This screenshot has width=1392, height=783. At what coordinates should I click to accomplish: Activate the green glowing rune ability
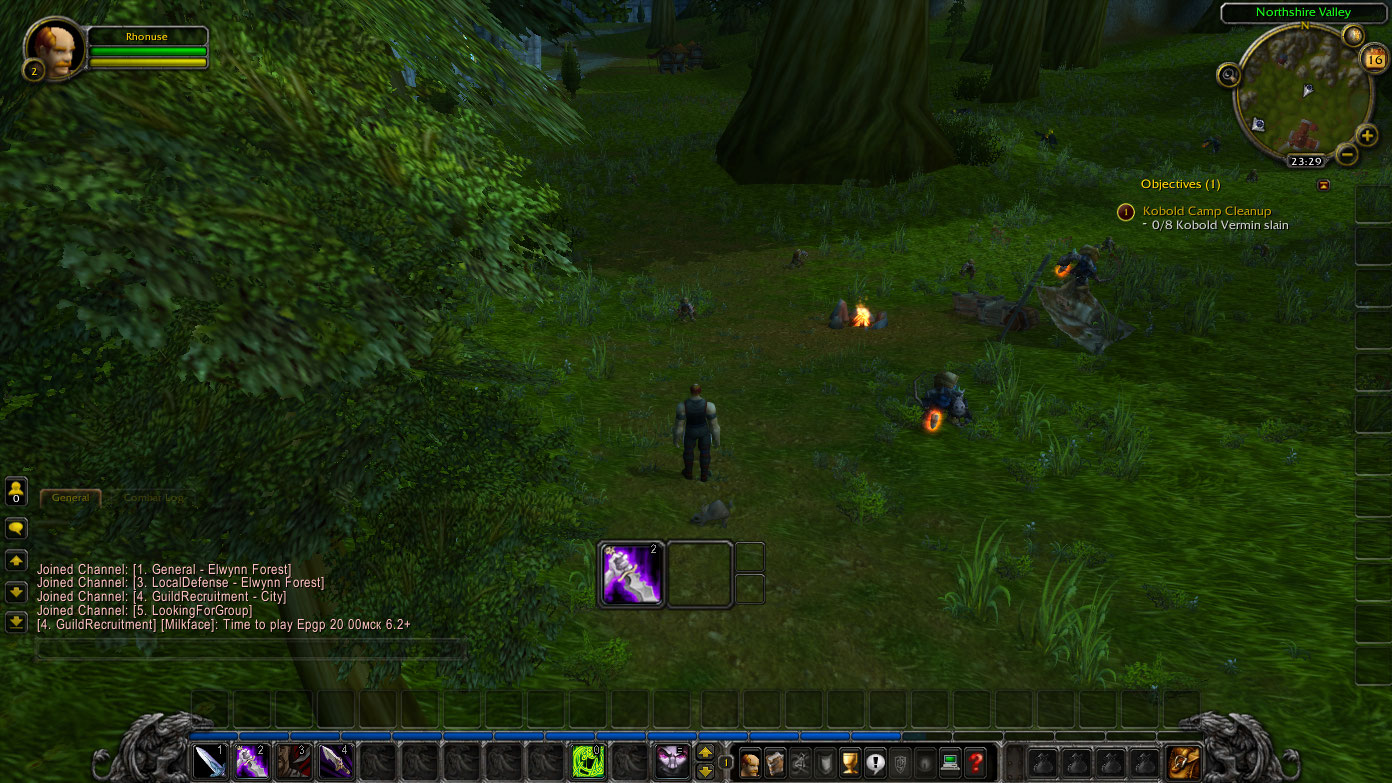pyautogui.click(x=587, y=762)
